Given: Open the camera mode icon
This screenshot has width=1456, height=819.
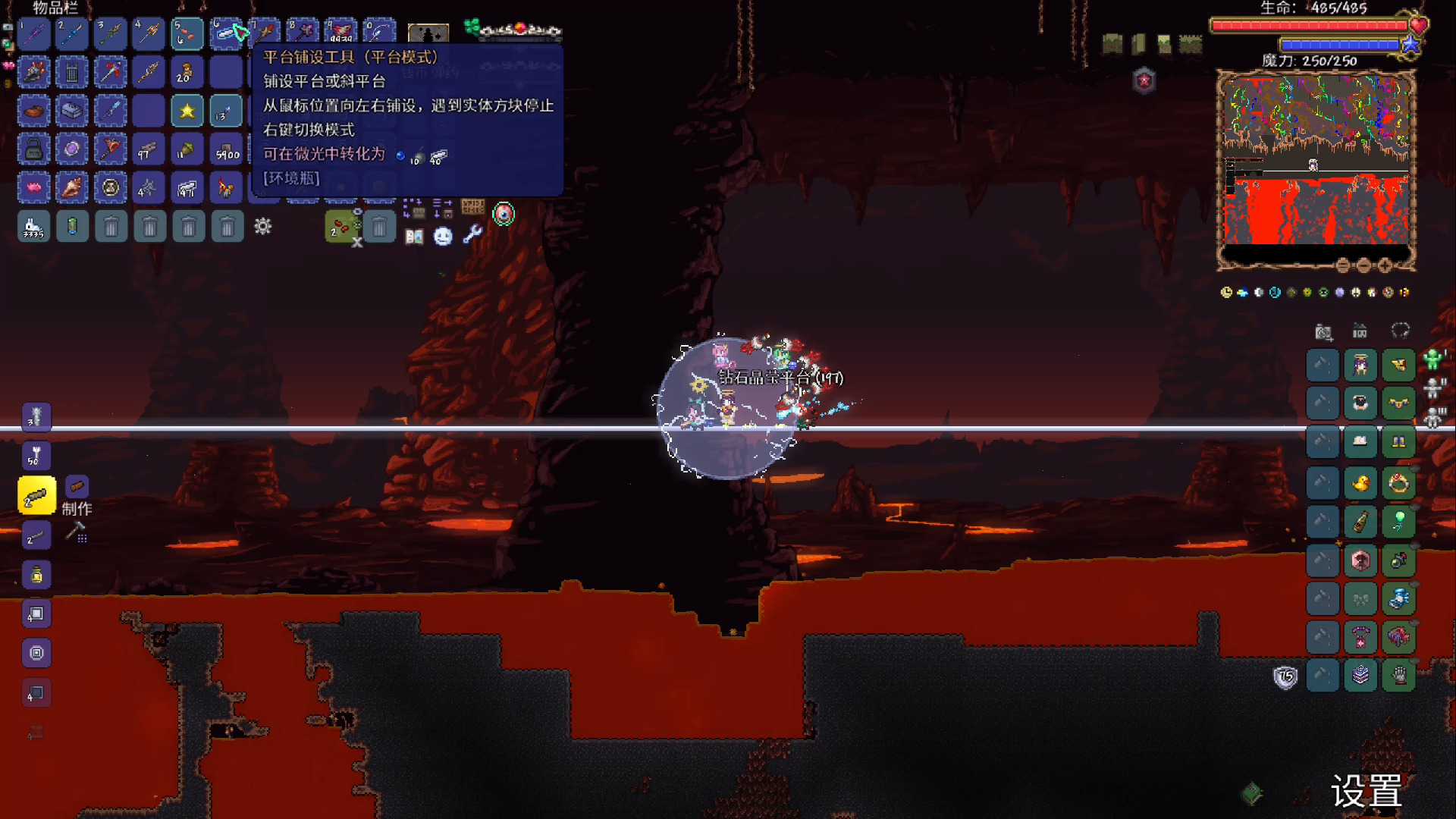Looking at the screenshot, I should pos(1323,331).
